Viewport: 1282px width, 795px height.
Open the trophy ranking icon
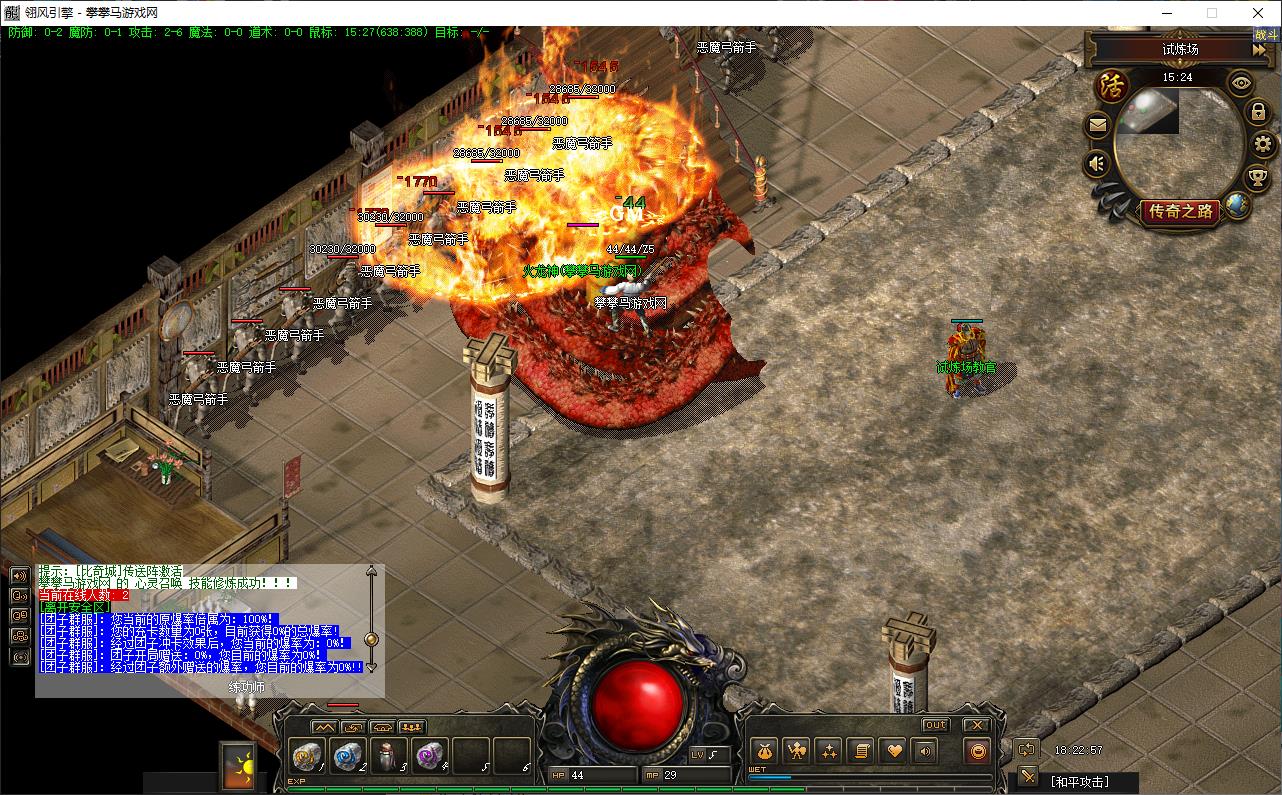(x=1258, y=179)
